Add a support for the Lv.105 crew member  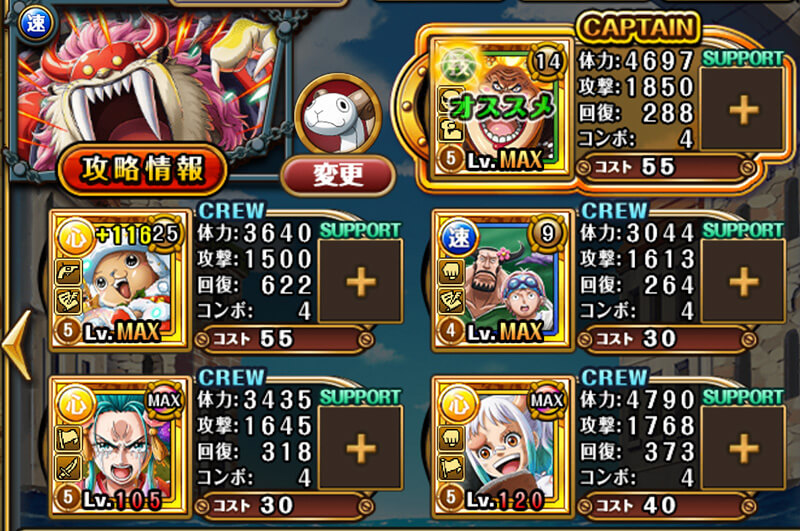coord(361,447)
